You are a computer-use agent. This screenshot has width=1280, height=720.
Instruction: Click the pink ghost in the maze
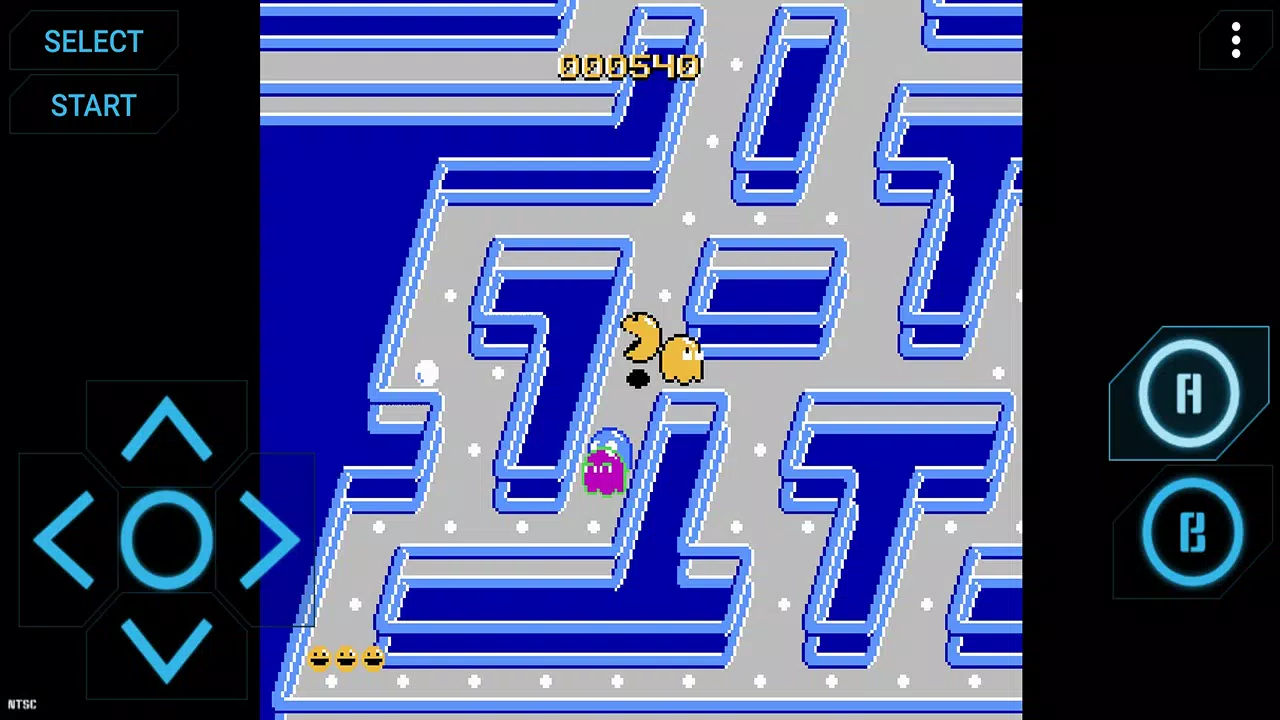tap(603, 468)
